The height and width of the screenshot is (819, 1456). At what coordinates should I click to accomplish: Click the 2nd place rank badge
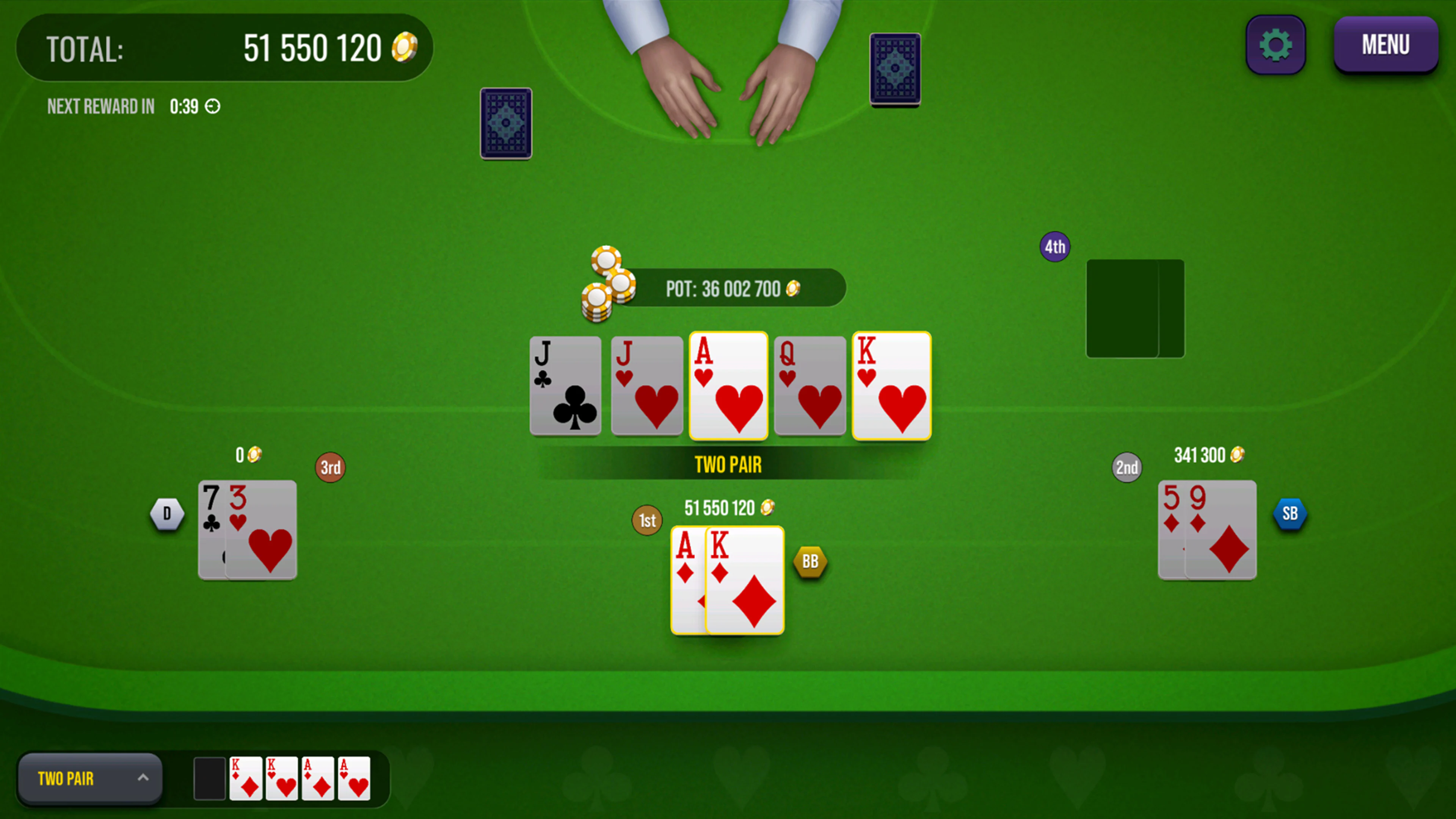point(1127,468)
